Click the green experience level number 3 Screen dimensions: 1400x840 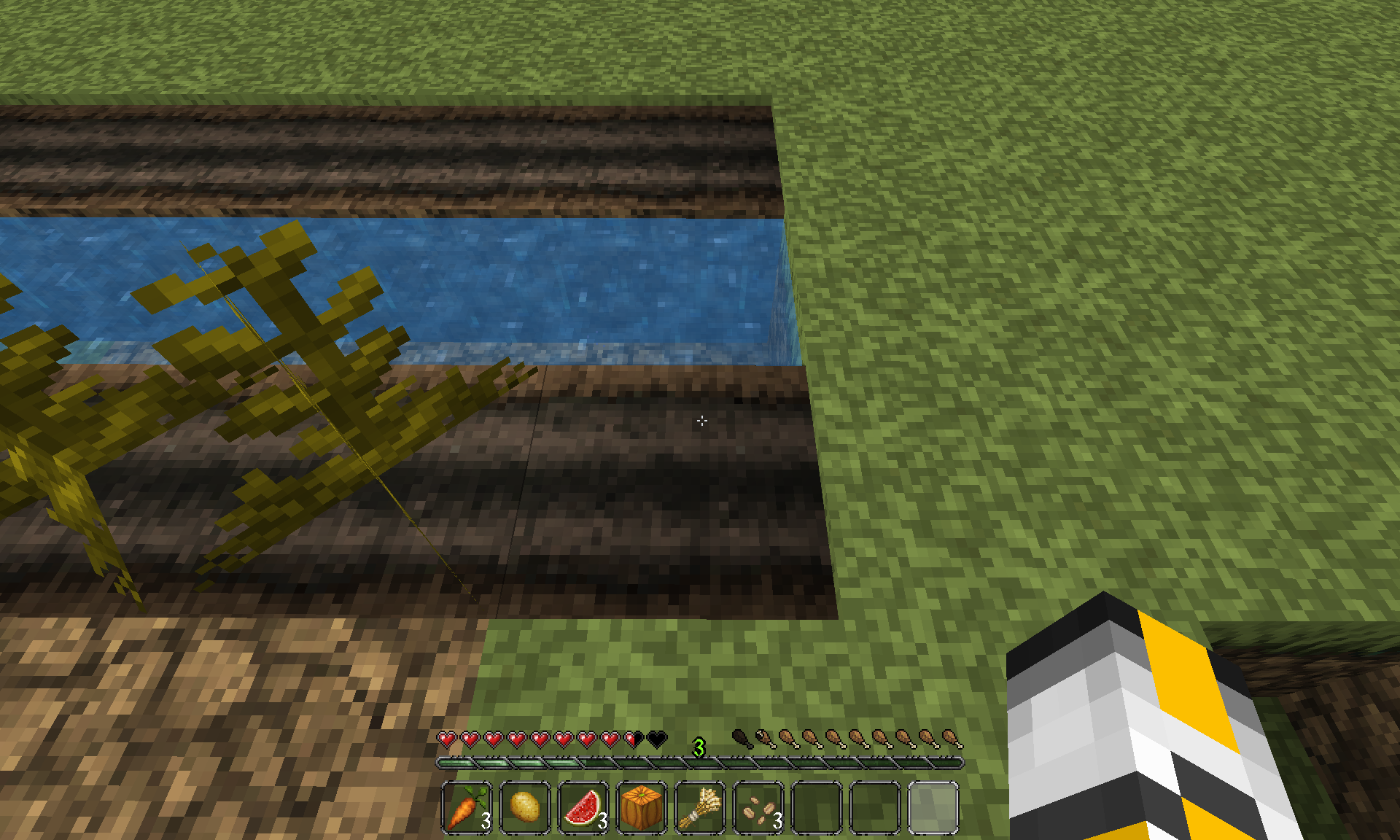click(699, 746)
